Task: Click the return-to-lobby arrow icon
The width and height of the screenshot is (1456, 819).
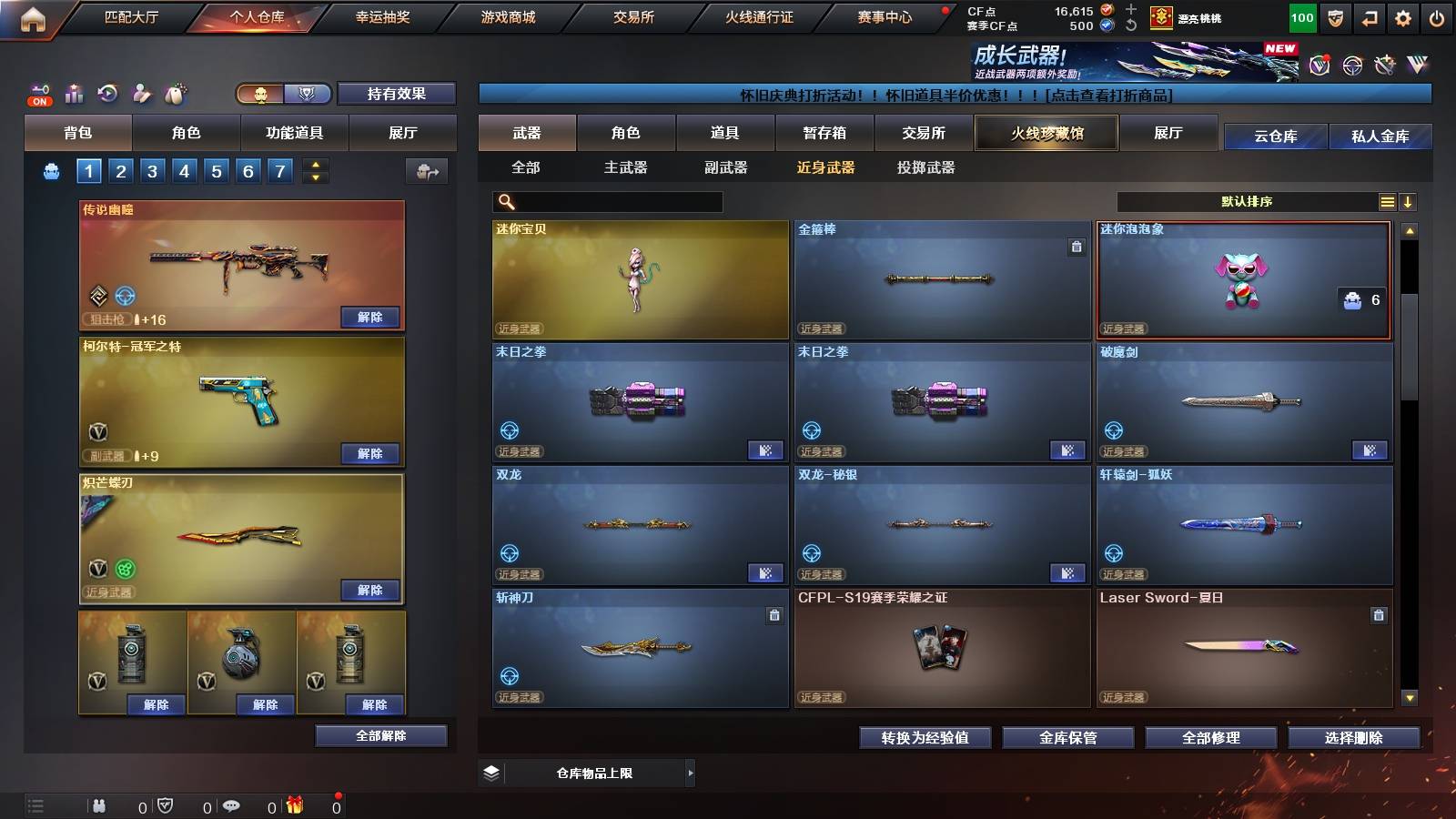Action: pyautogui.click(x=1368, y=18)
